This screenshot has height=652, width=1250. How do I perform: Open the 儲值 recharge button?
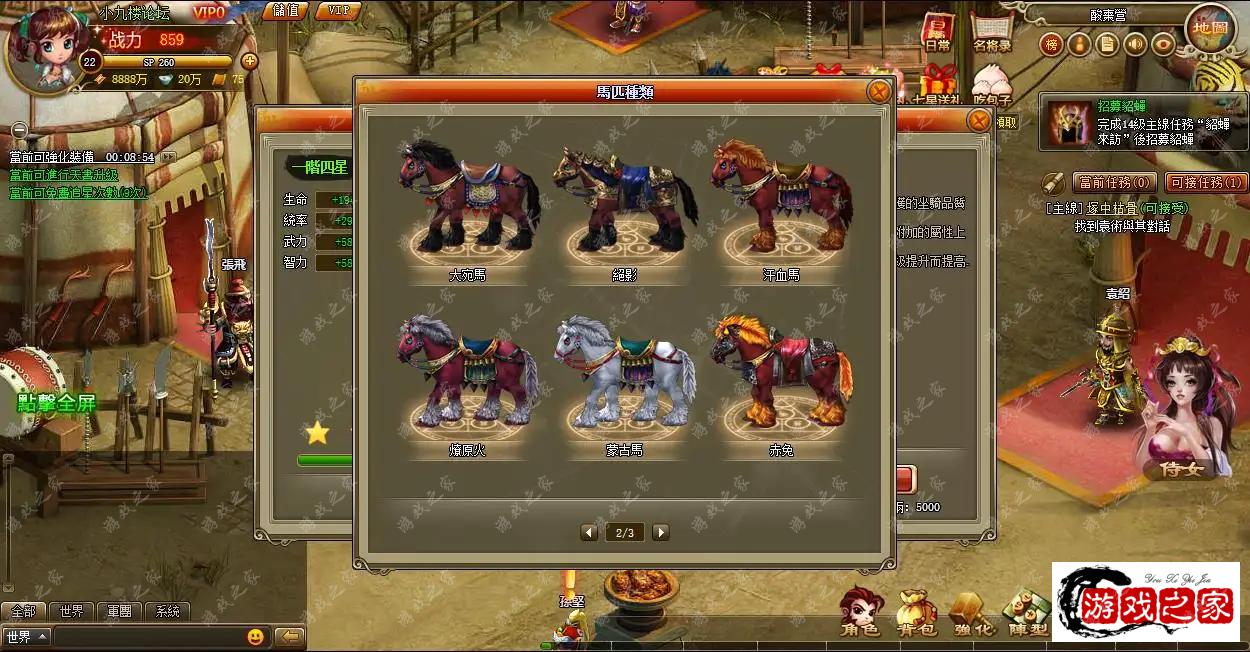tap(286, 11)
